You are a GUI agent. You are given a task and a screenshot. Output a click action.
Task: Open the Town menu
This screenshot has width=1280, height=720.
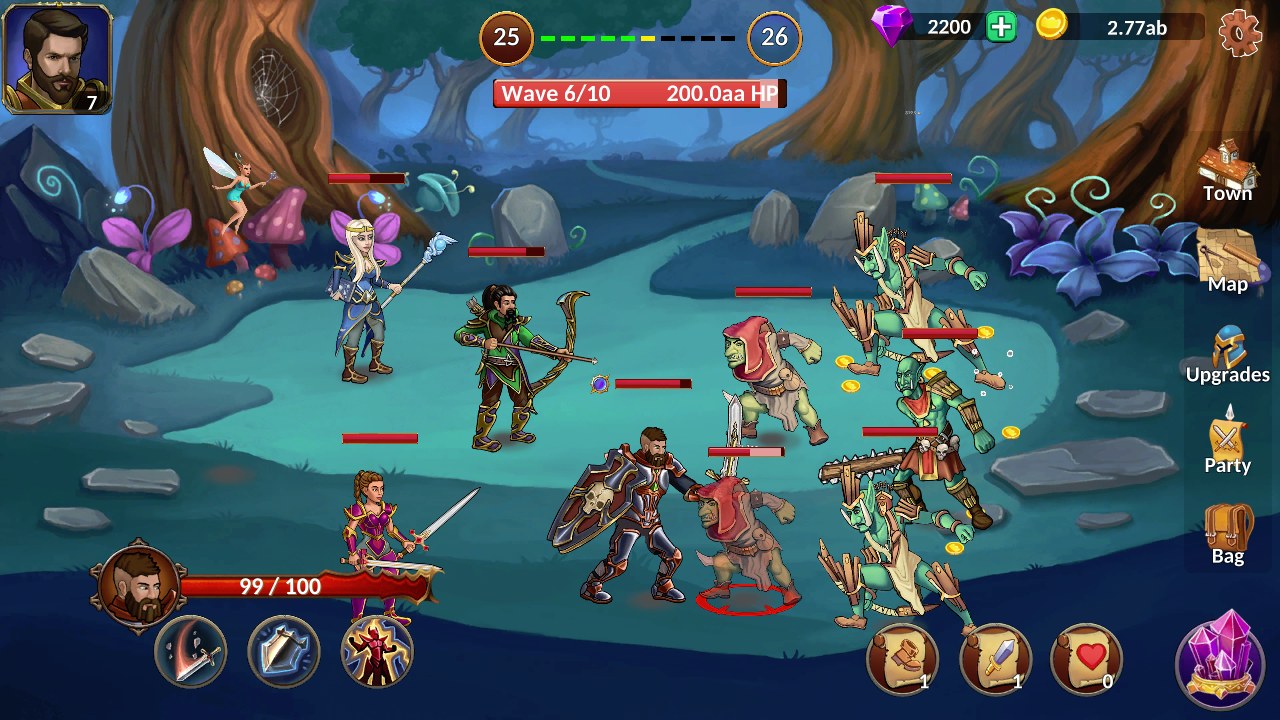1228,172
